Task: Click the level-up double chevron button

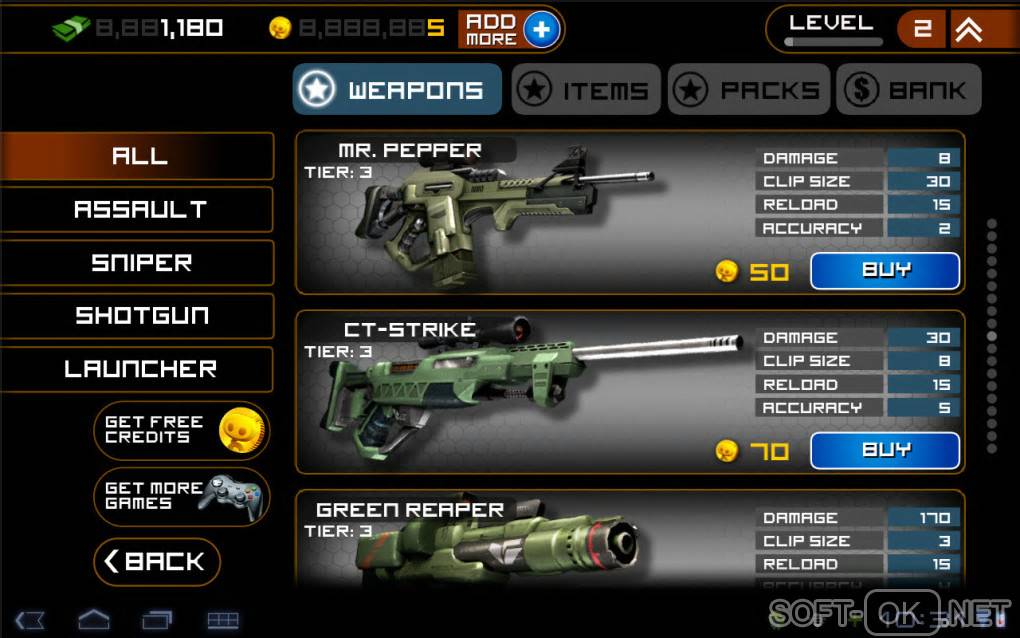Action: tap(968, 30)
